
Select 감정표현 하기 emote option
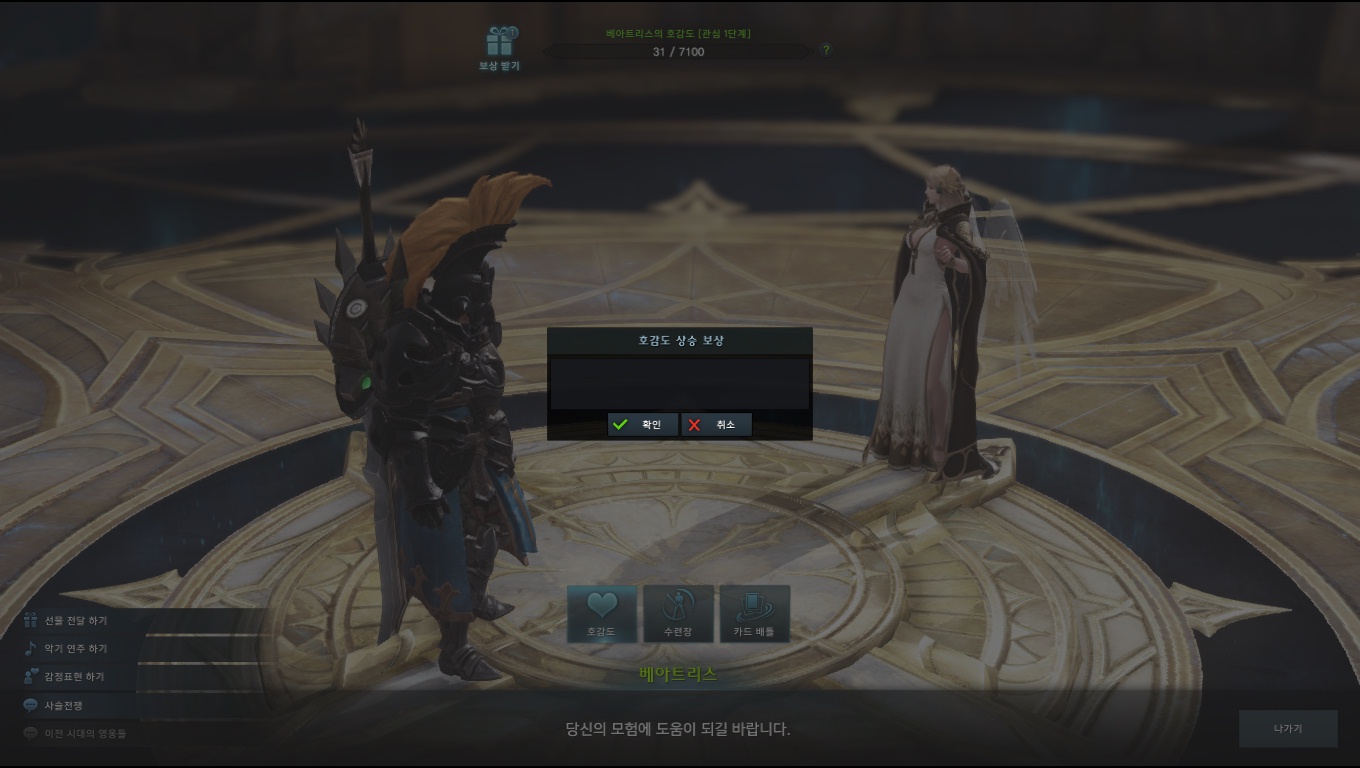73,677
